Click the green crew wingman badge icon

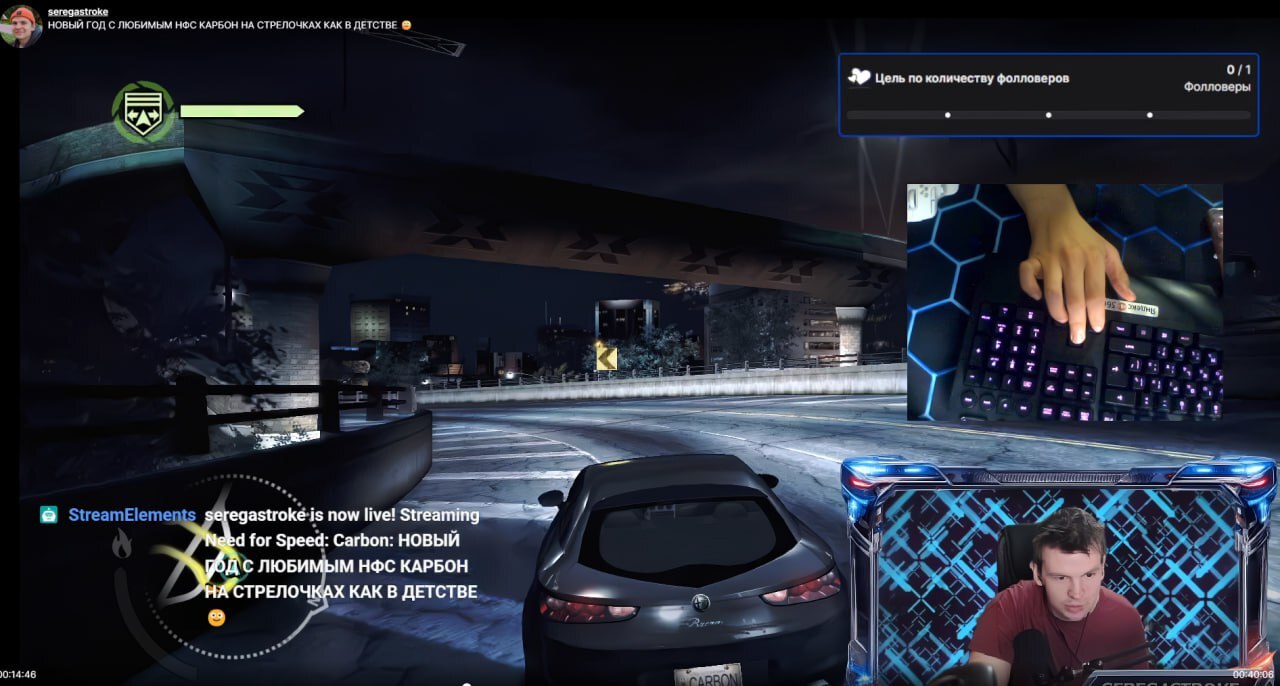pos(142,112)
